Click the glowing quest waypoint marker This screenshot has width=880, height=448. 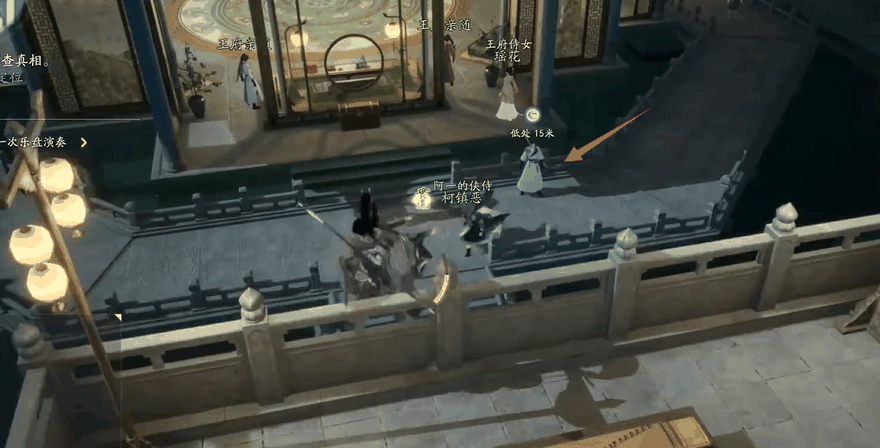click(532, 116)
